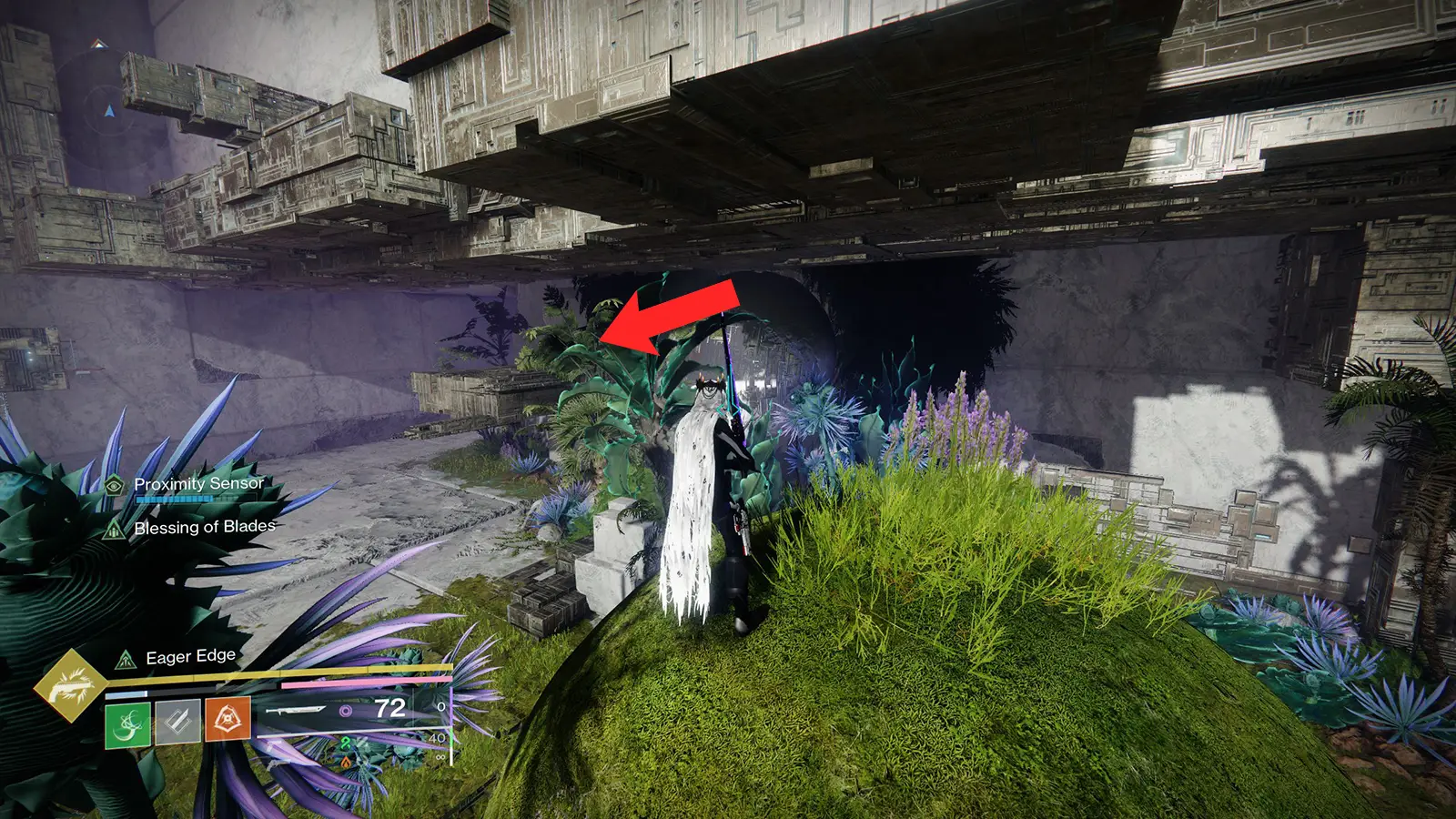
Task: Click the purple special ammo ring icon
Action: tap(345, 710)
